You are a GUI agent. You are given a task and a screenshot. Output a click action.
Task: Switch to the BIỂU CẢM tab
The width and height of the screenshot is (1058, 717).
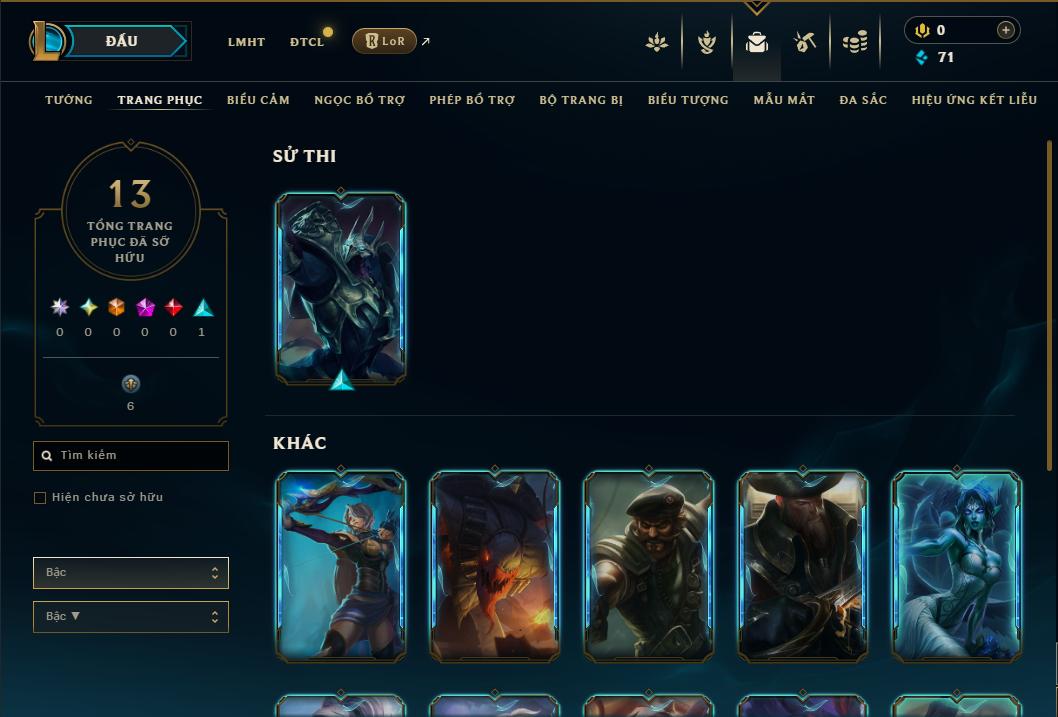click(258, 100)
